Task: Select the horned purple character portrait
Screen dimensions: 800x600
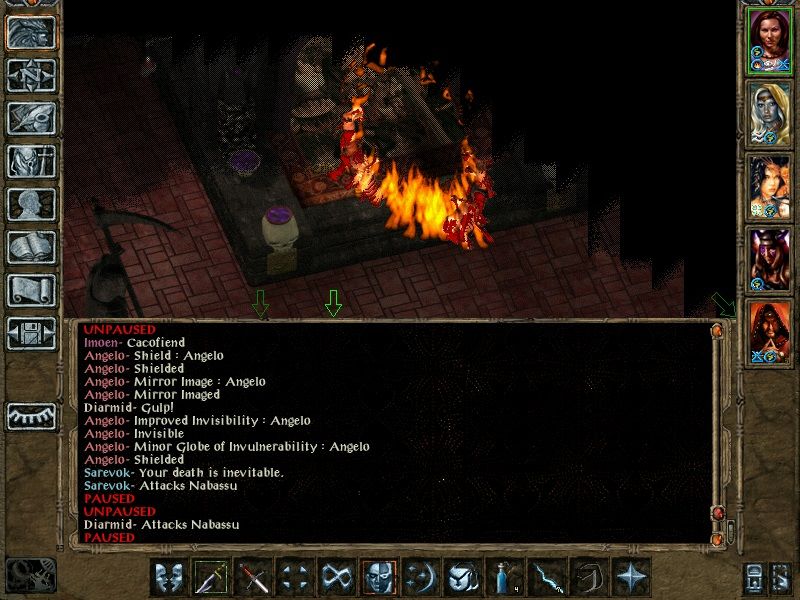Action: pyautogui.click(x=770, y=259)
